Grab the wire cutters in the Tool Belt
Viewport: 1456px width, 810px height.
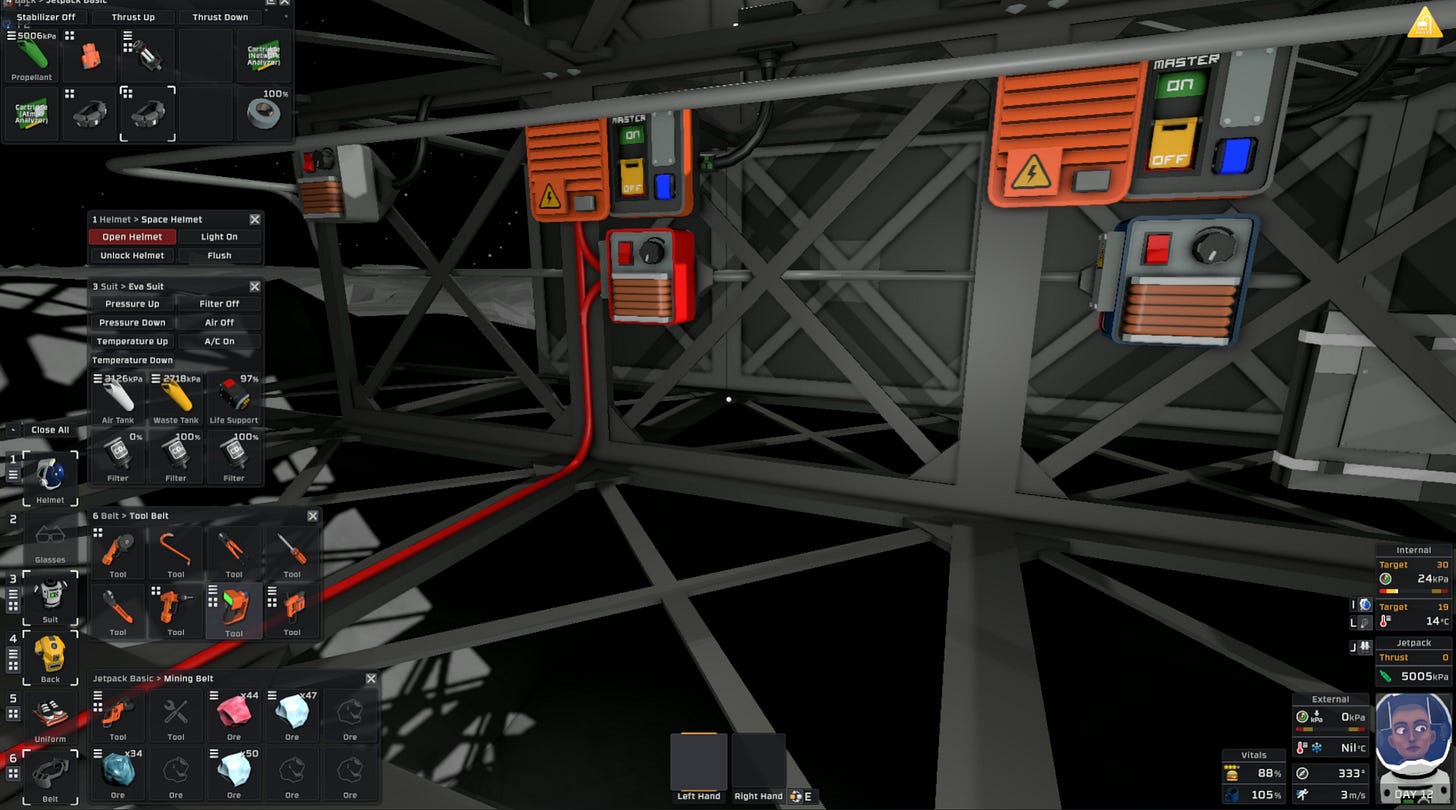[233, 548]
